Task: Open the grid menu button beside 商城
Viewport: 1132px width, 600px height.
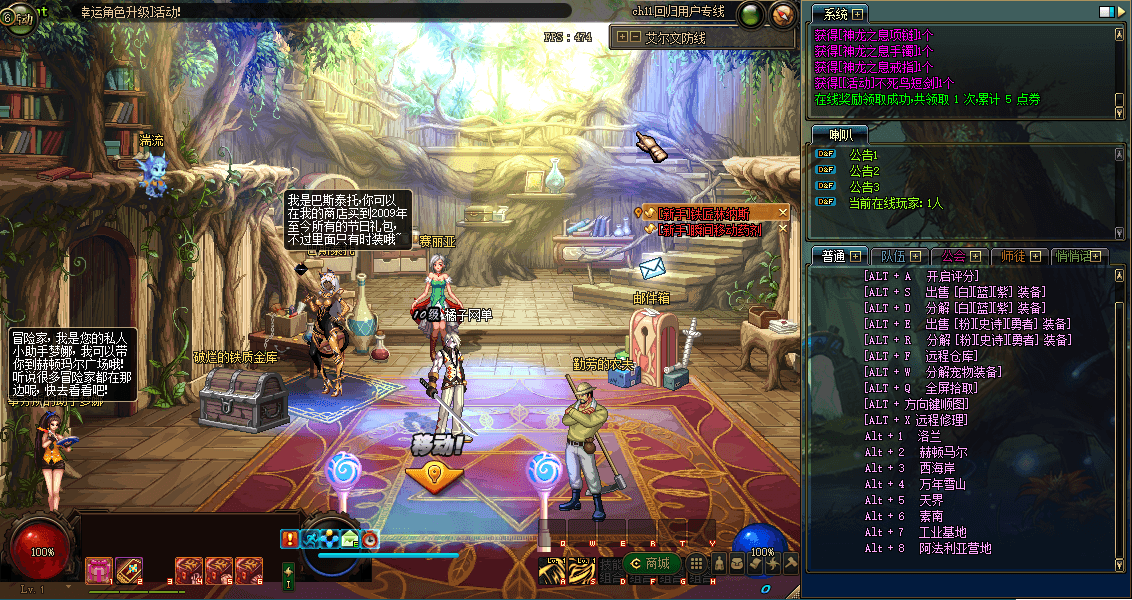Action: (x=696, y=564)
